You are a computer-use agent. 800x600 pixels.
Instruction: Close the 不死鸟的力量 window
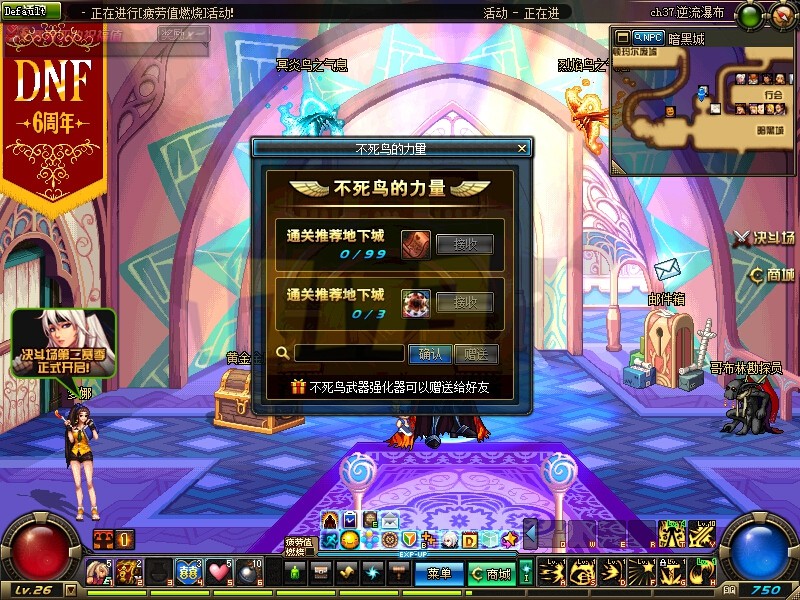pos(521,148)
